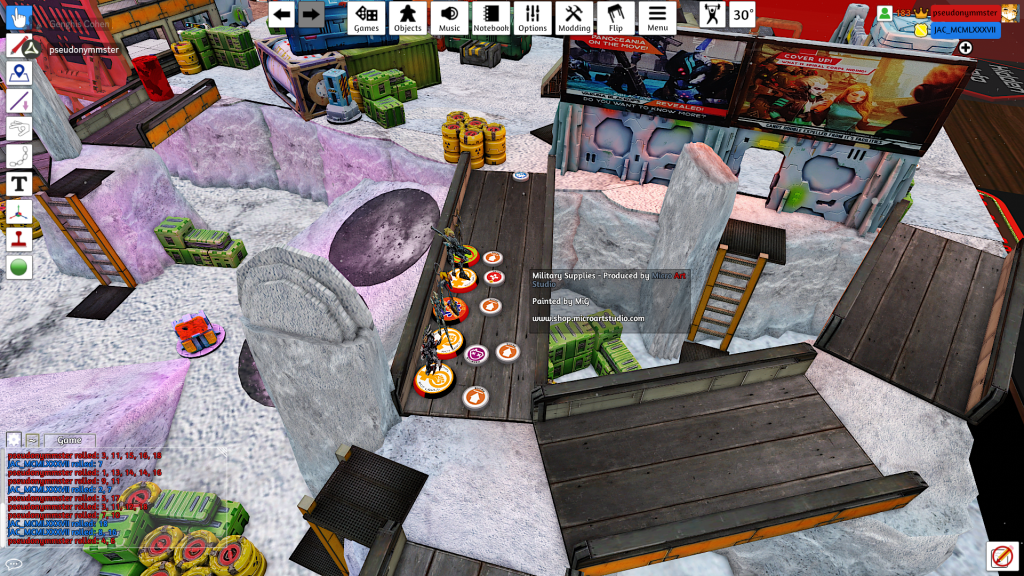Click player name JAC_MCMLXXXVII
Image resolution: width=1024 pixels, height=576 pixels.
[x=965, y=30]
